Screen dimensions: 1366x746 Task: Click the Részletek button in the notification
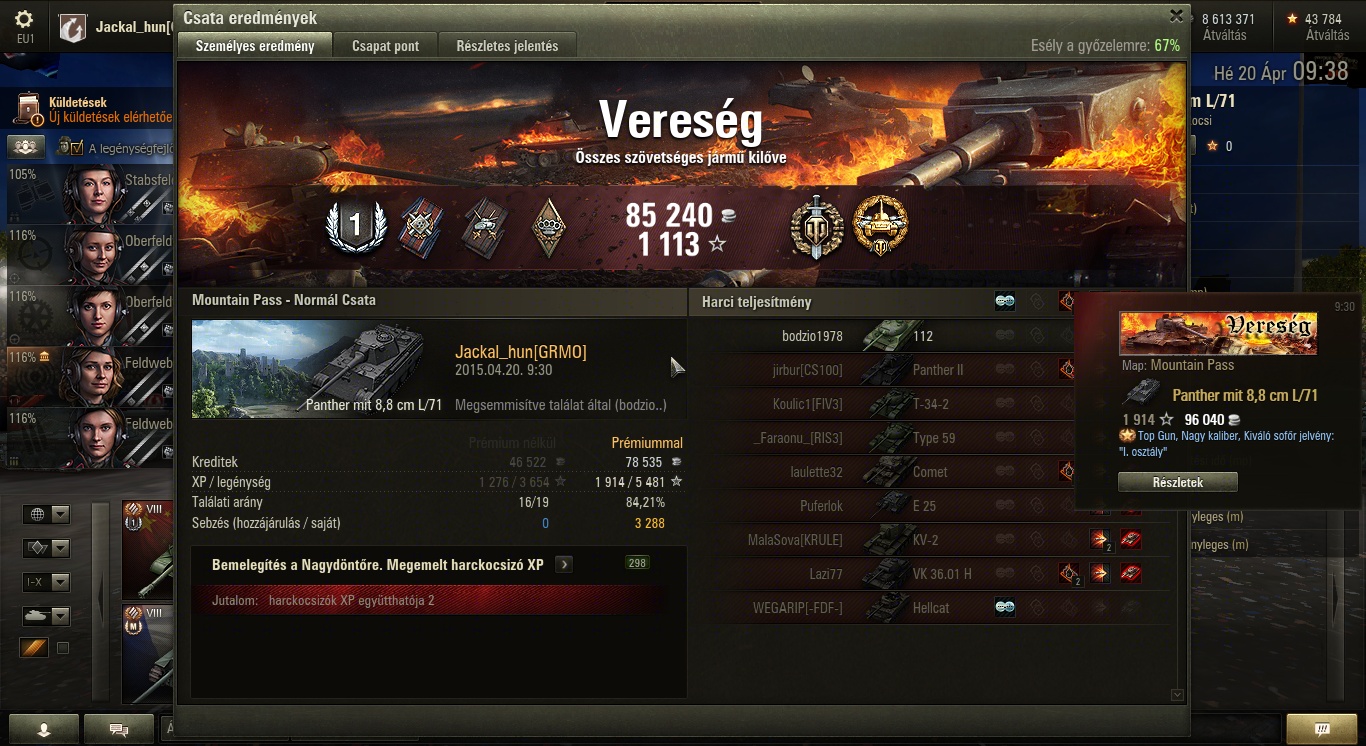coord(1177,482)
